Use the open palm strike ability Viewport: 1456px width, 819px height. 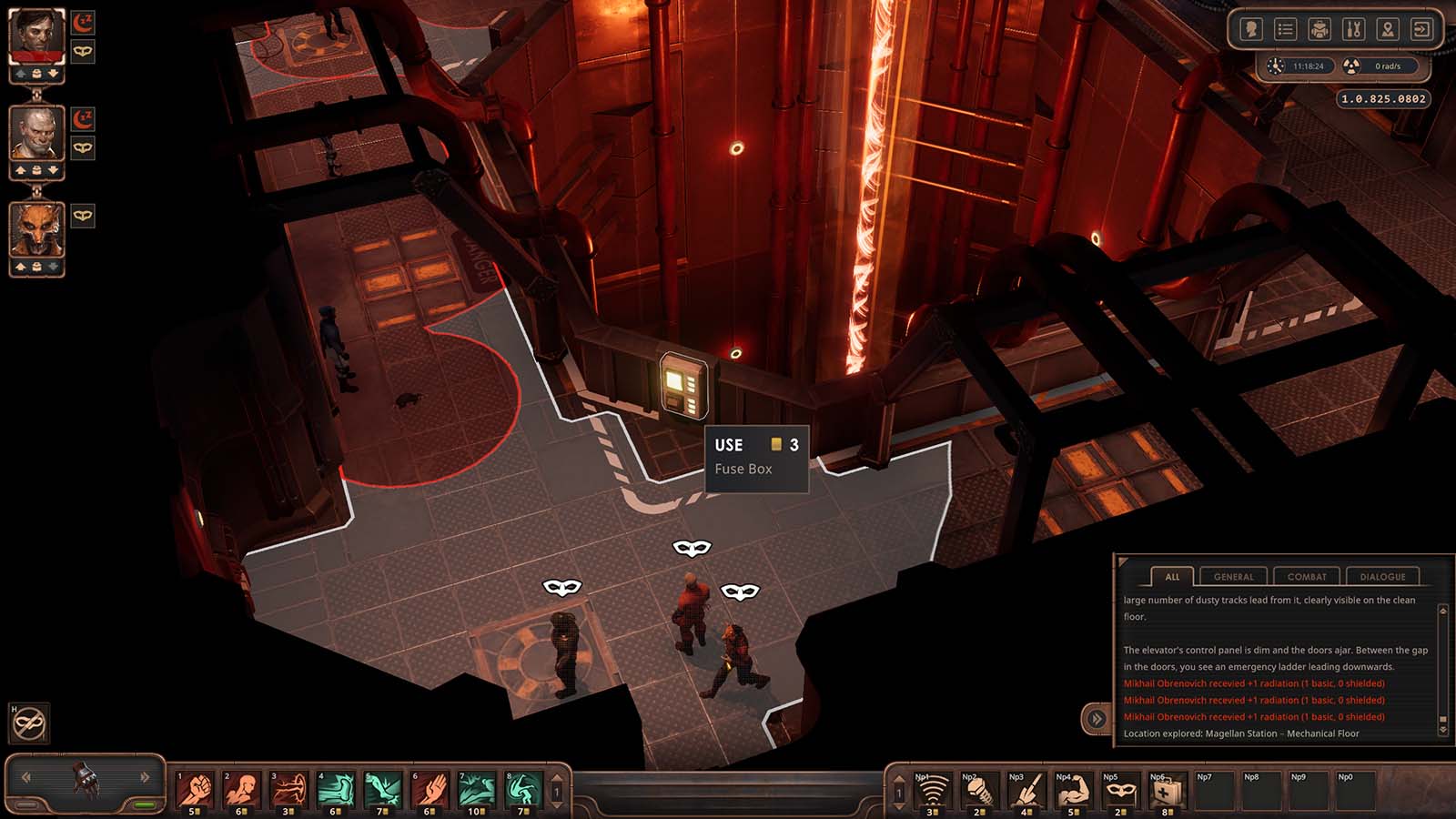tap(430, 789)
